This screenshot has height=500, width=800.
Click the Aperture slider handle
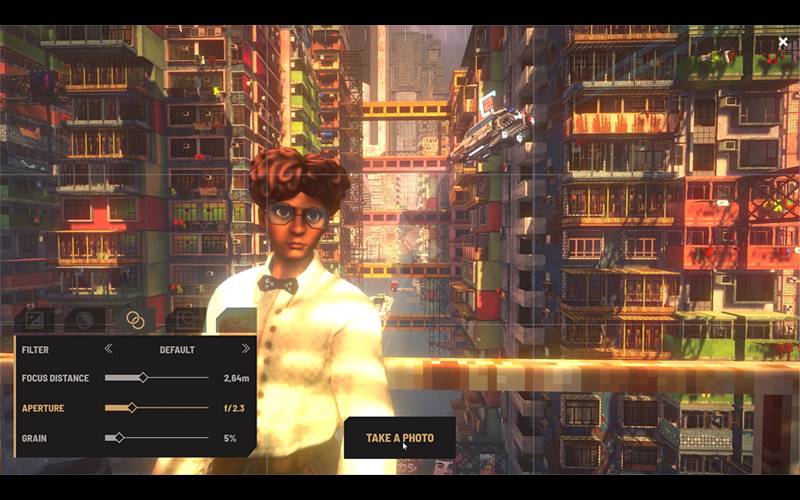click(133, 408)
